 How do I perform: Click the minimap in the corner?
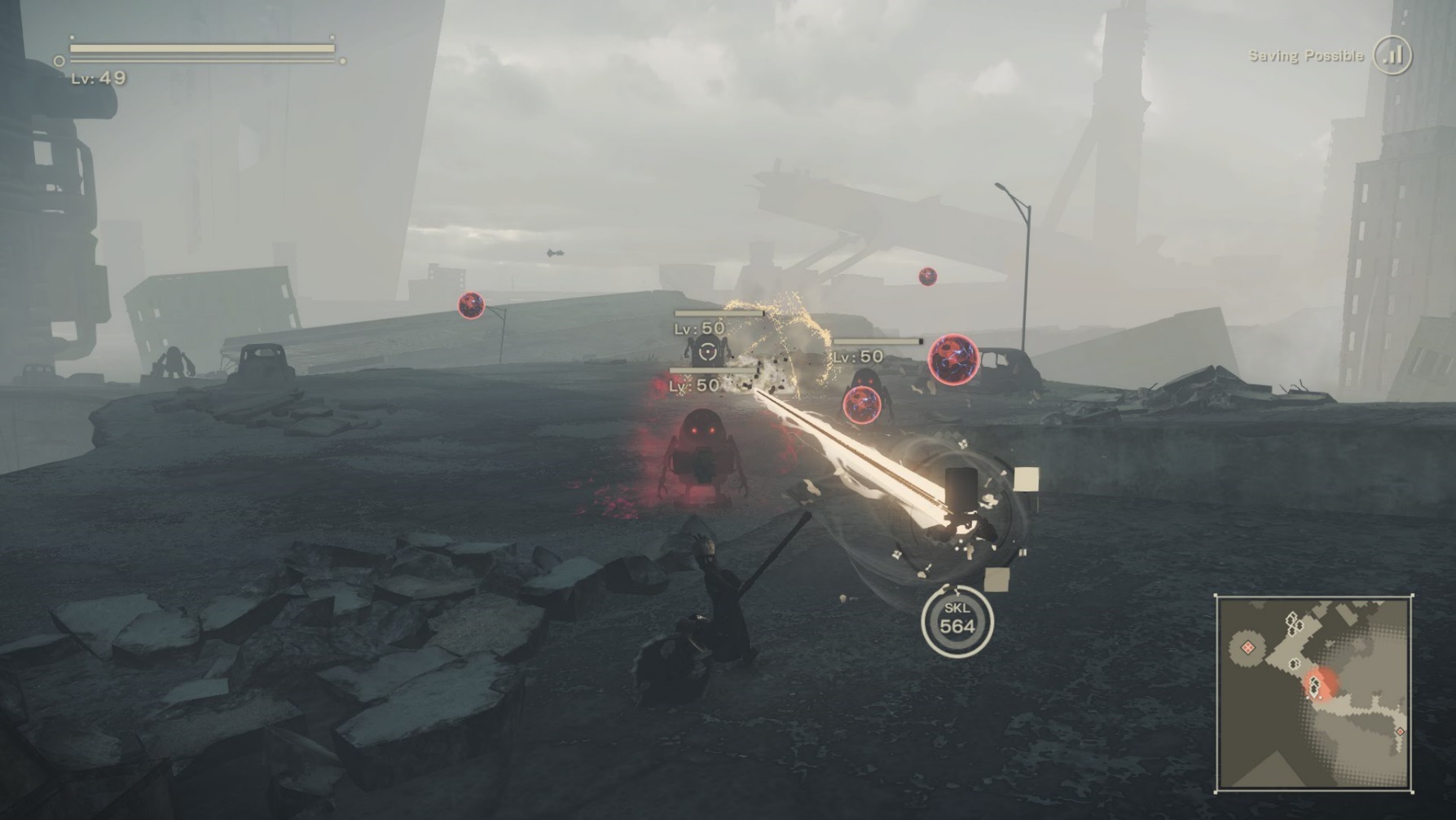click(1313, 694)
